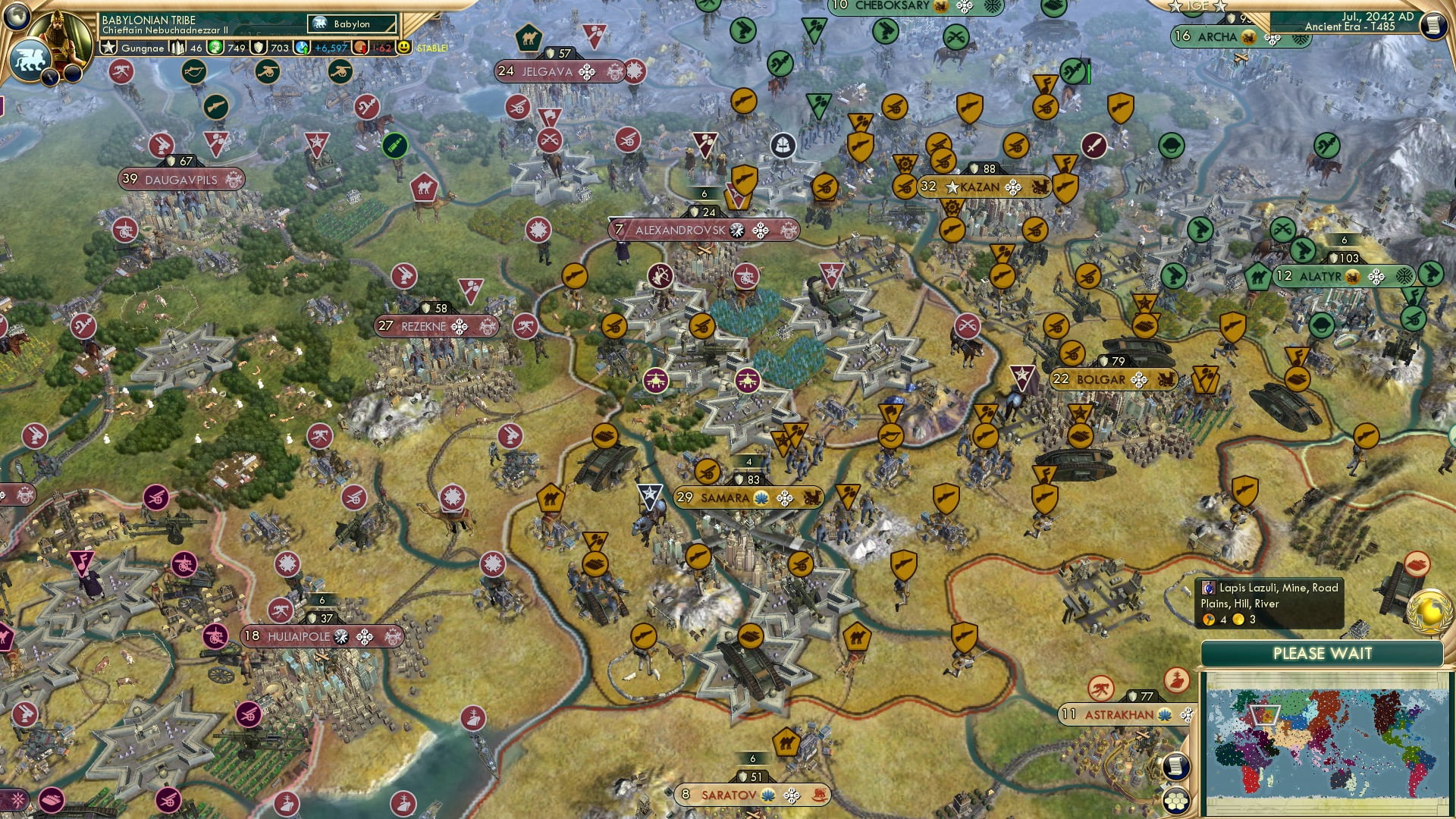Click the happiness smiley indicator in top bar
1456x819 pixels.
click(x=406, y=48)
